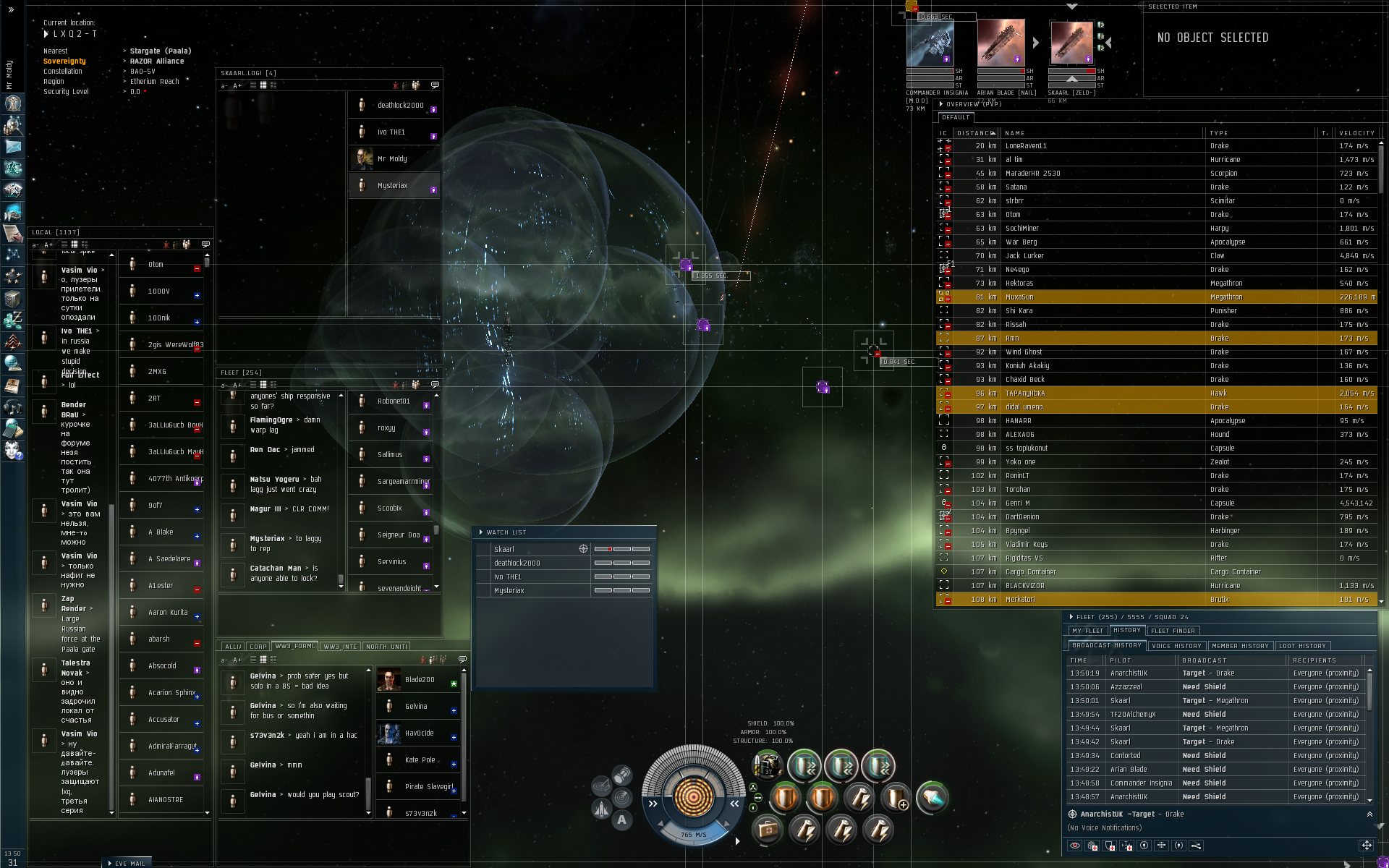The image size is (1389, 868).
Task: Select the MaraderHR 2530 Scorpion overview row
Action: (1085, 174)
